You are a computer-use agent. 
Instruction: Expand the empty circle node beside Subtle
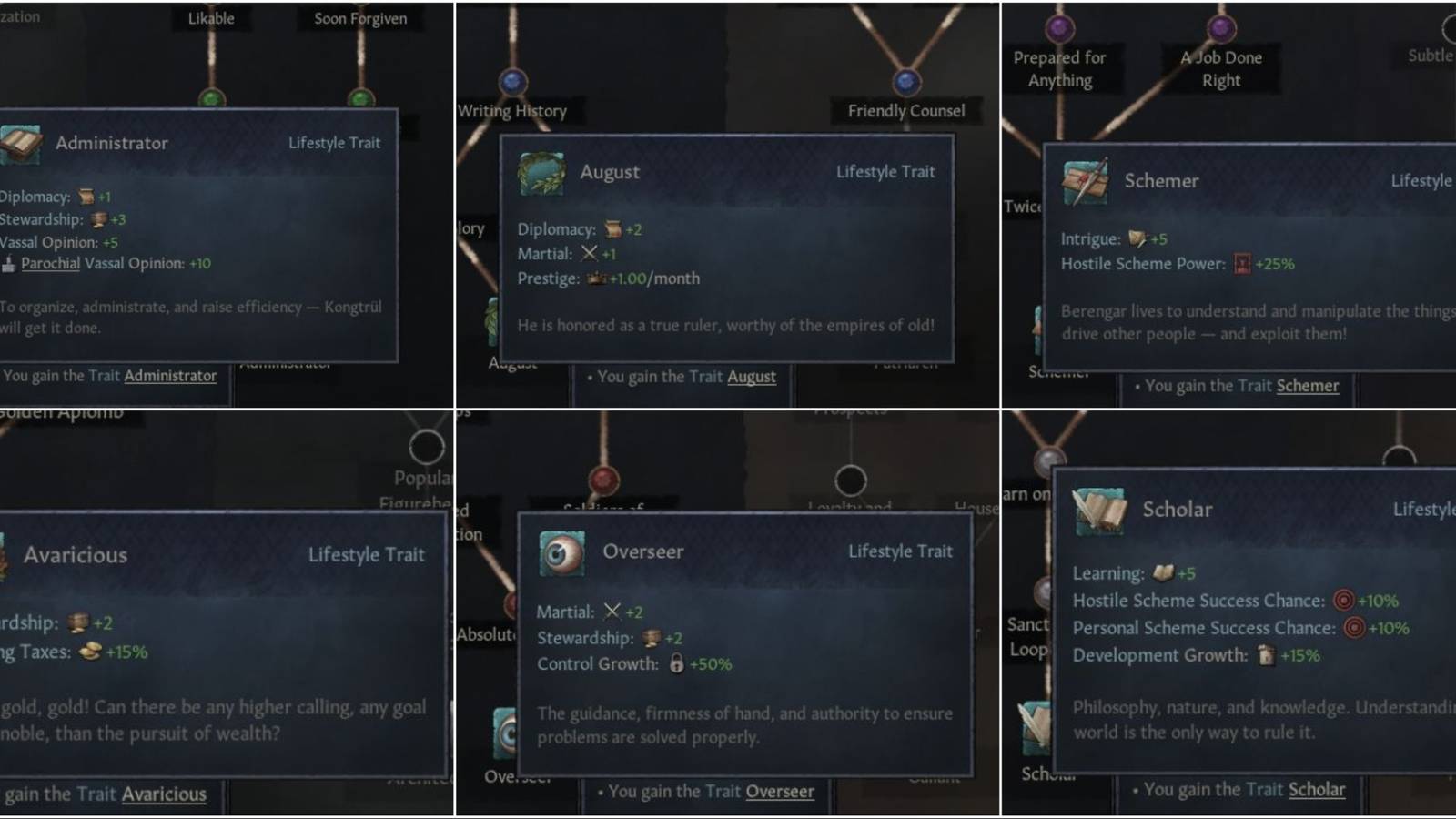(x=1449, y=28)
